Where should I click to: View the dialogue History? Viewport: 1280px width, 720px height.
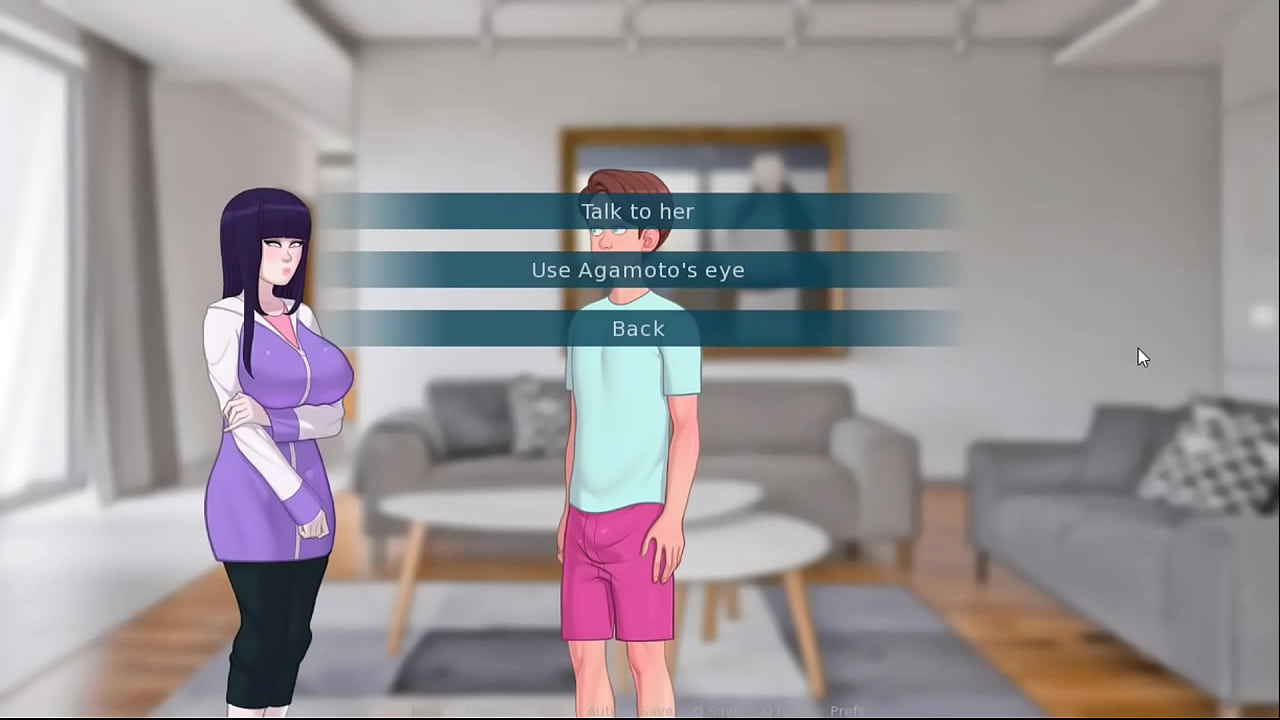tap(475, 711)
